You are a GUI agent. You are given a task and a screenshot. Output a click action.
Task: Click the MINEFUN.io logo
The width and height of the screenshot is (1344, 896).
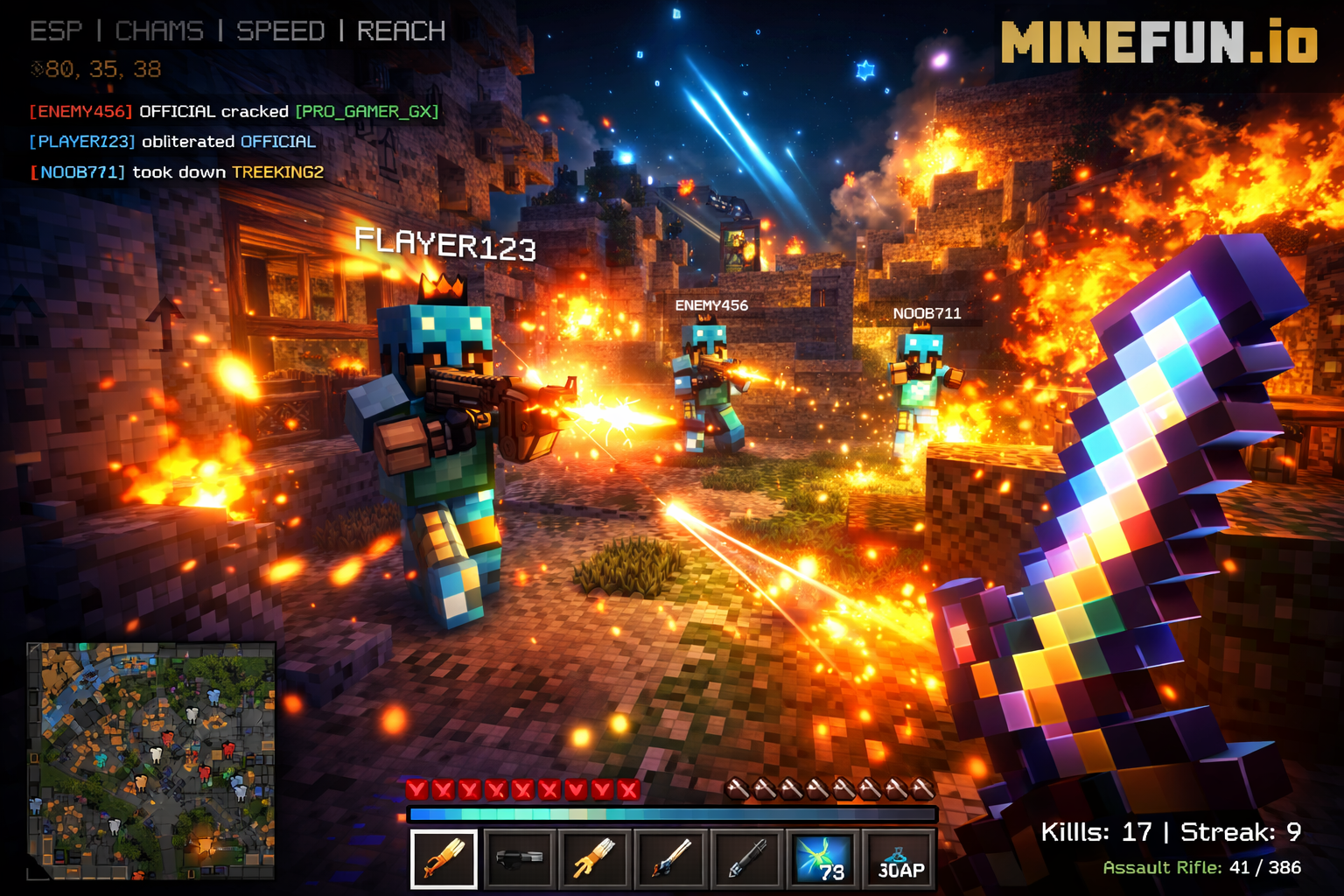tap(1158, 43)
